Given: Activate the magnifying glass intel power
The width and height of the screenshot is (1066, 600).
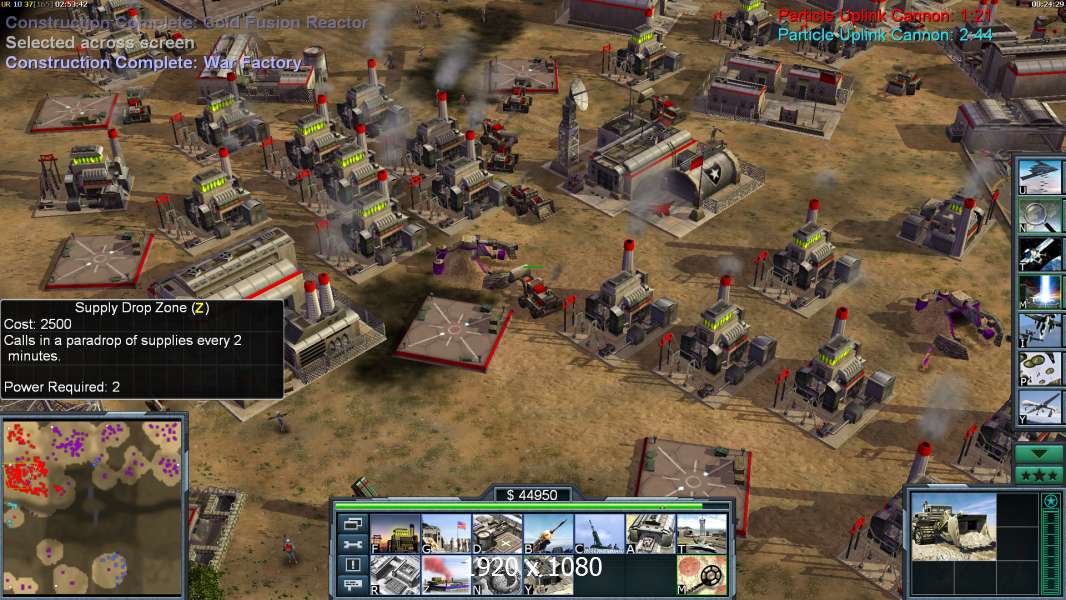Looking at the screenshot, I should [x=1039, y=214].
